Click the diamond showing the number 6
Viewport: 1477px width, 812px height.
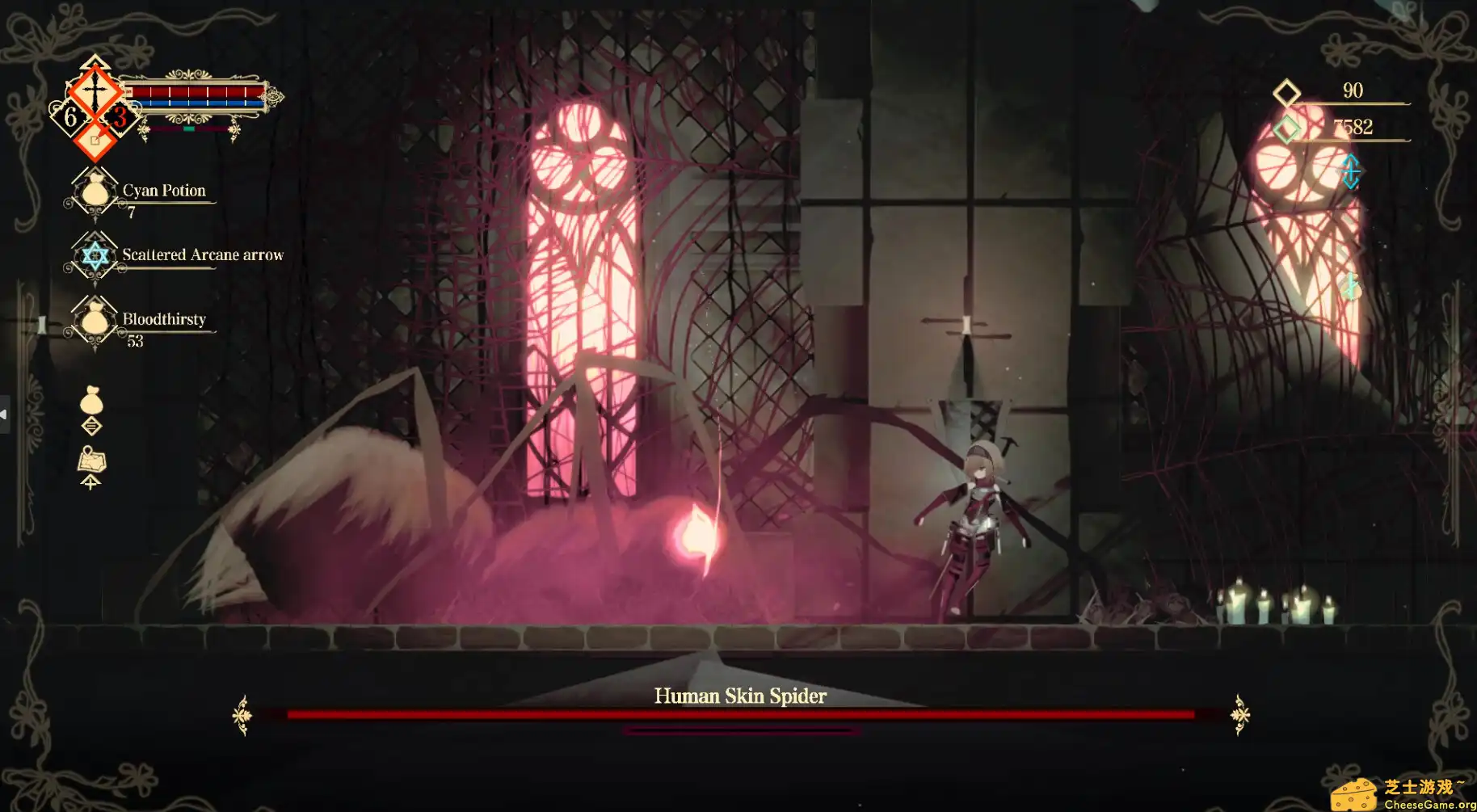[69, 115]
